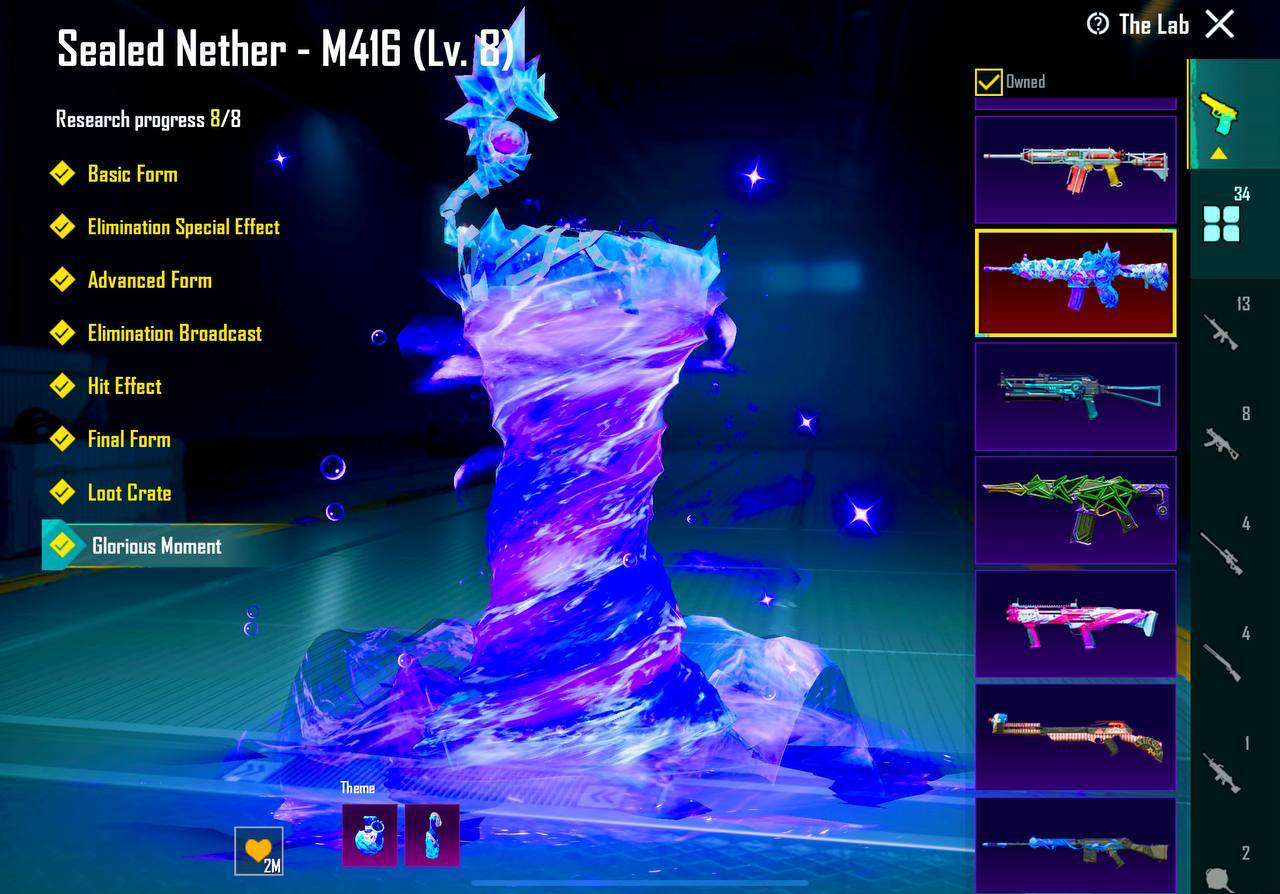The width and height of the screenshot is (1280, 894).
Task: Show the Loot Crate stage
Action: (129, 492)
